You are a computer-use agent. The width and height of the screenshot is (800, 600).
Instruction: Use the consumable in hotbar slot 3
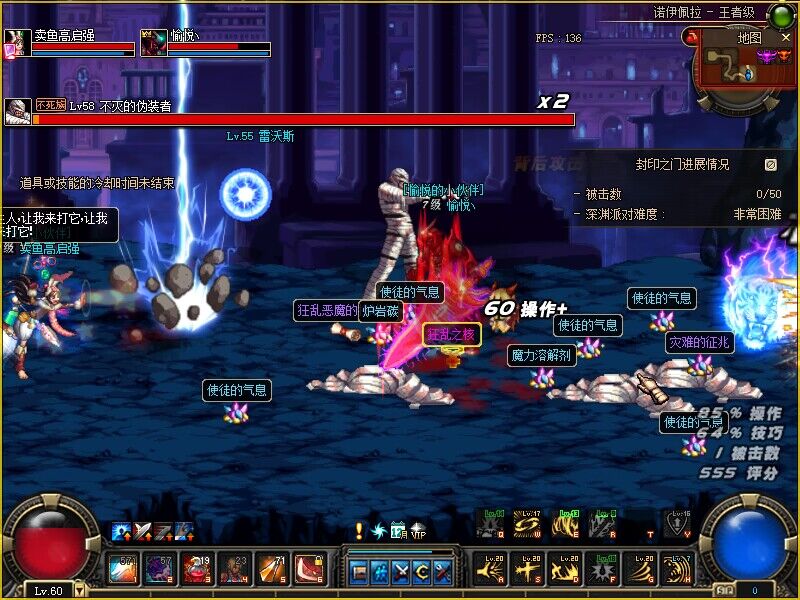click(197, 569)
